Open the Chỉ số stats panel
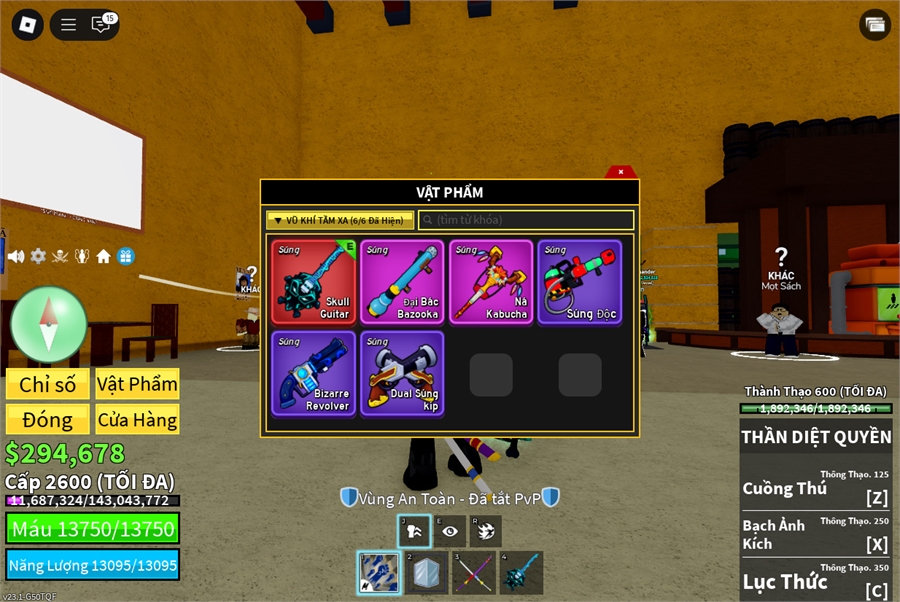 (47, 385)
